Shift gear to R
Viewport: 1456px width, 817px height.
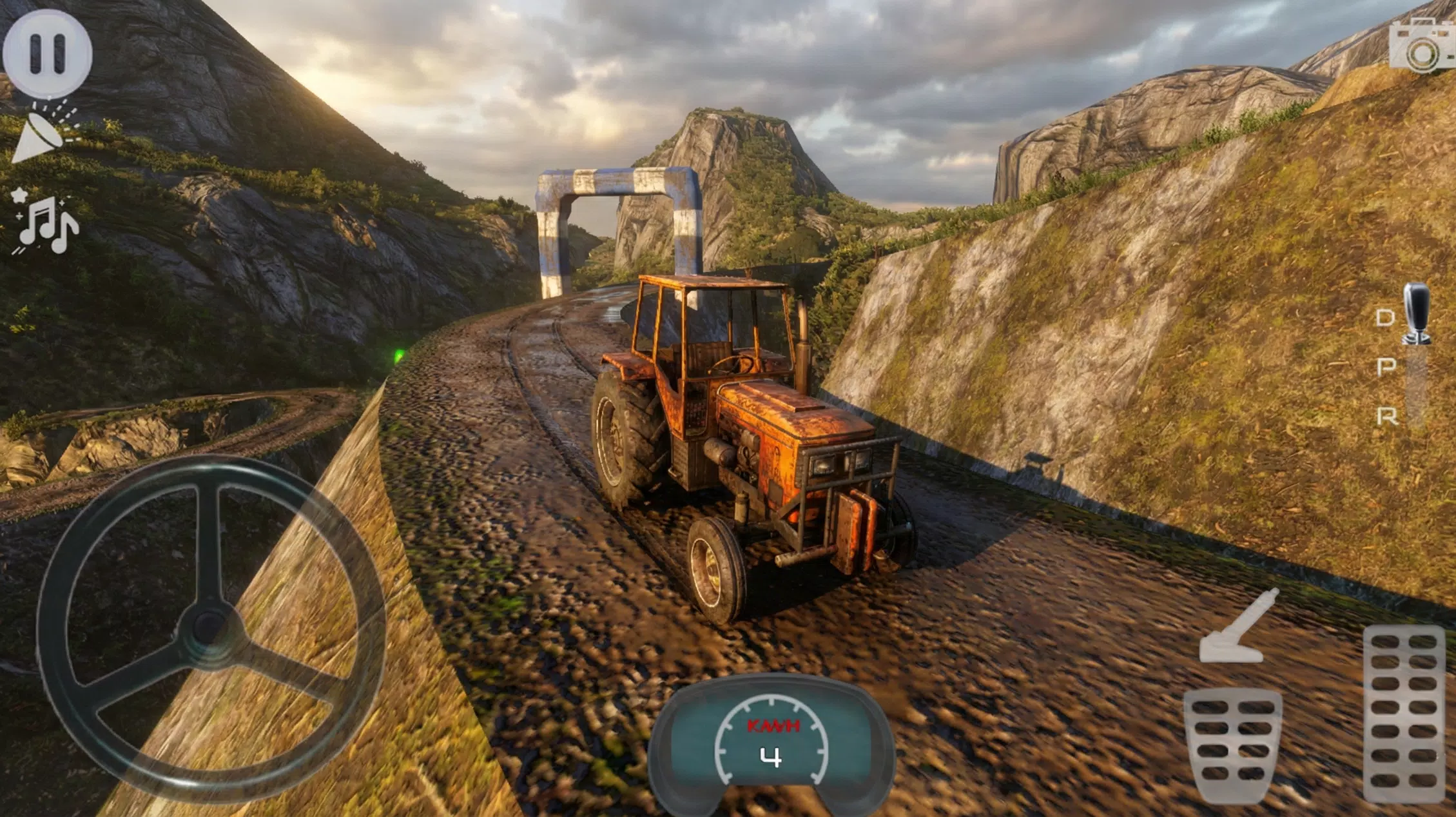1386,417
